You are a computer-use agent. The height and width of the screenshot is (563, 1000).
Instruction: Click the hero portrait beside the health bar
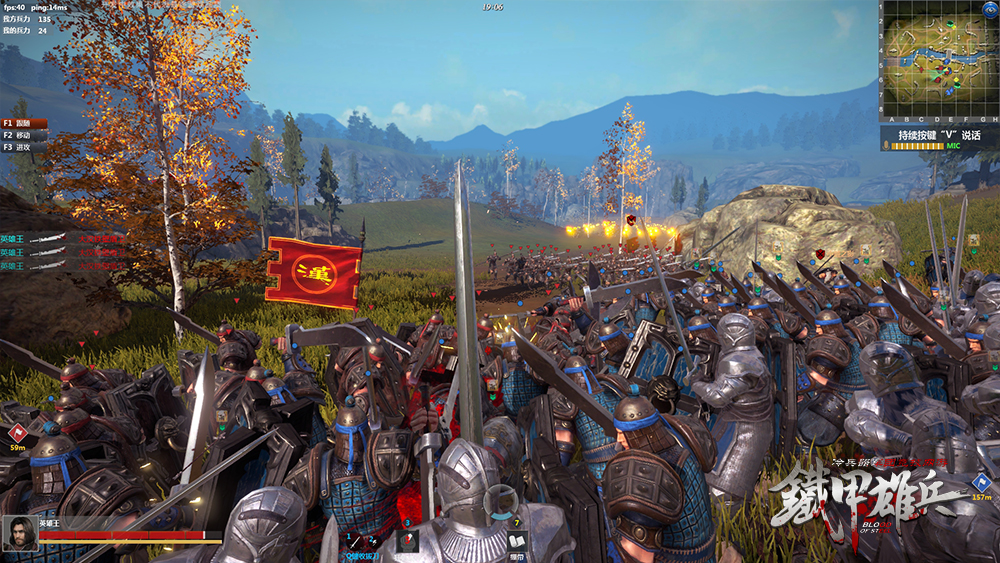click(x=19, y=533)
